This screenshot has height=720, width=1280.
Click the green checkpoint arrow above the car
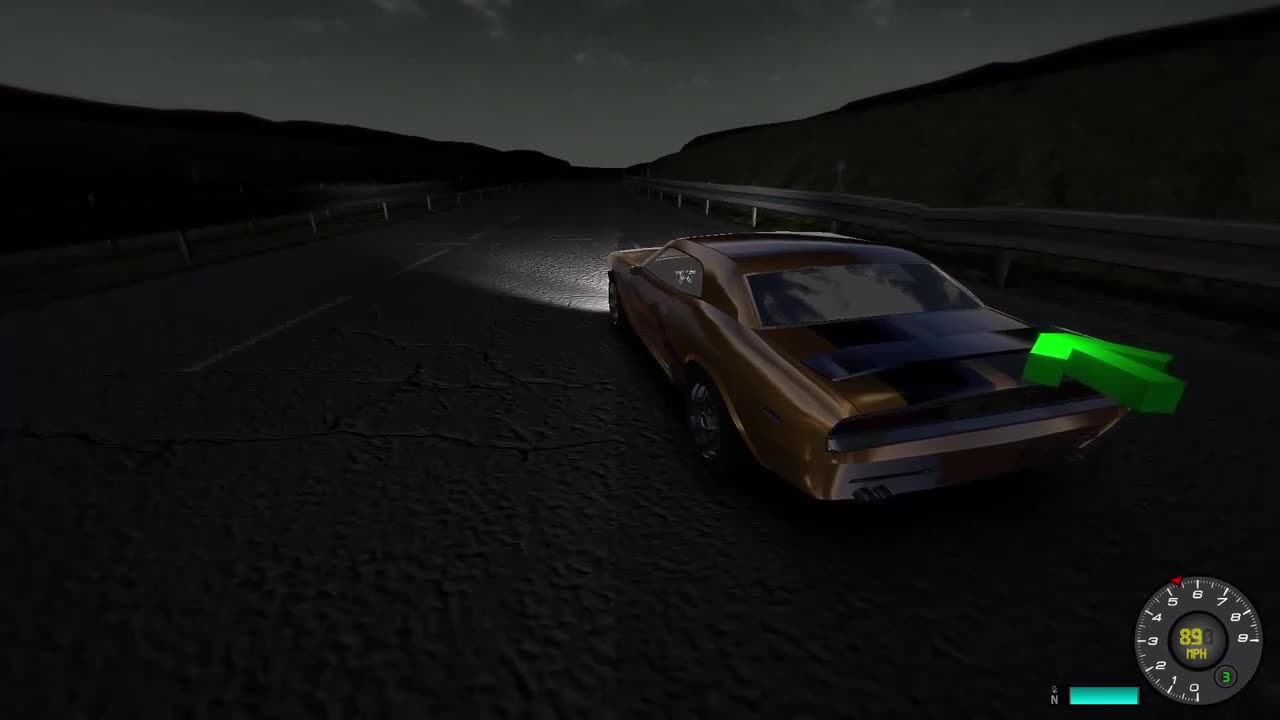pos(1100,370)
